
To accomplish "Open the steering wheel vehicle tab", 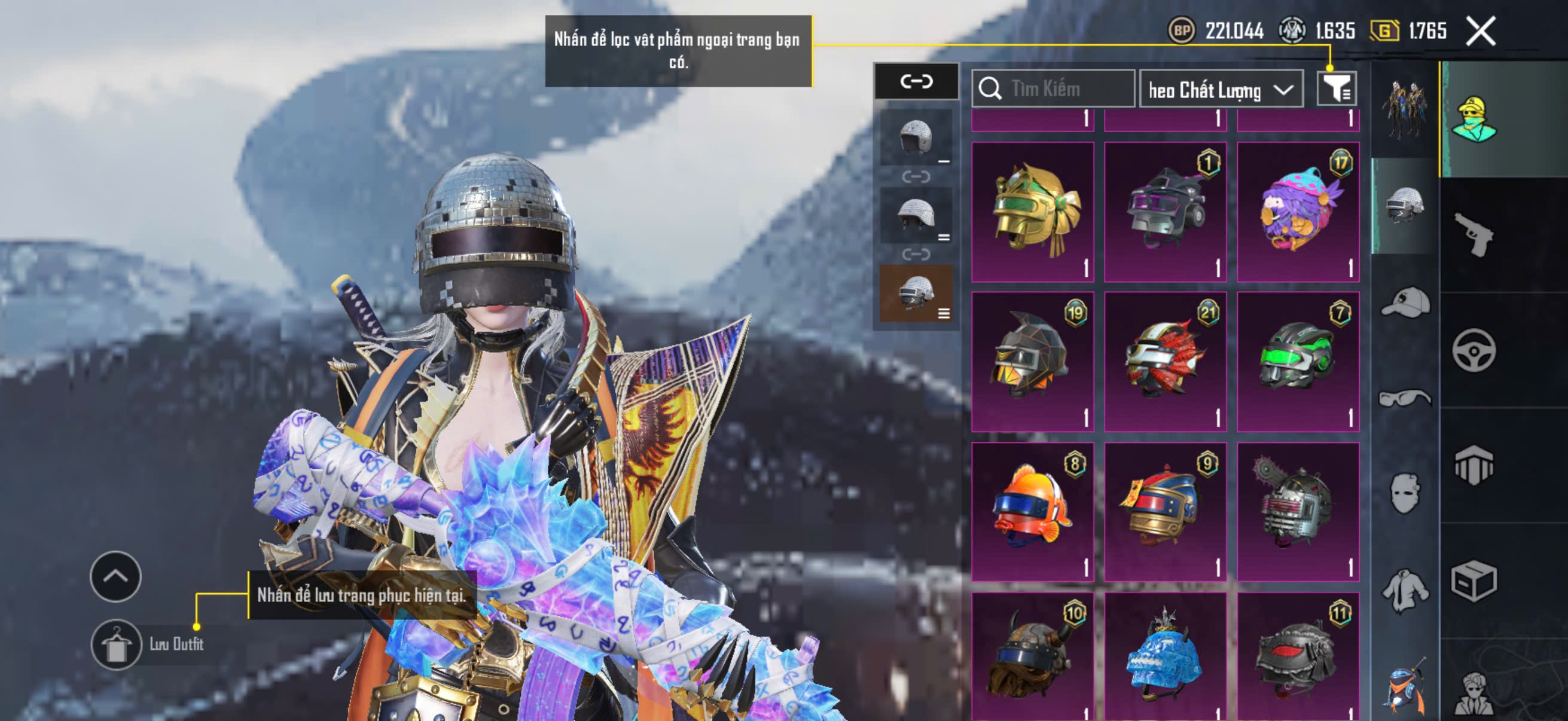I will [x=1474, y=351].
